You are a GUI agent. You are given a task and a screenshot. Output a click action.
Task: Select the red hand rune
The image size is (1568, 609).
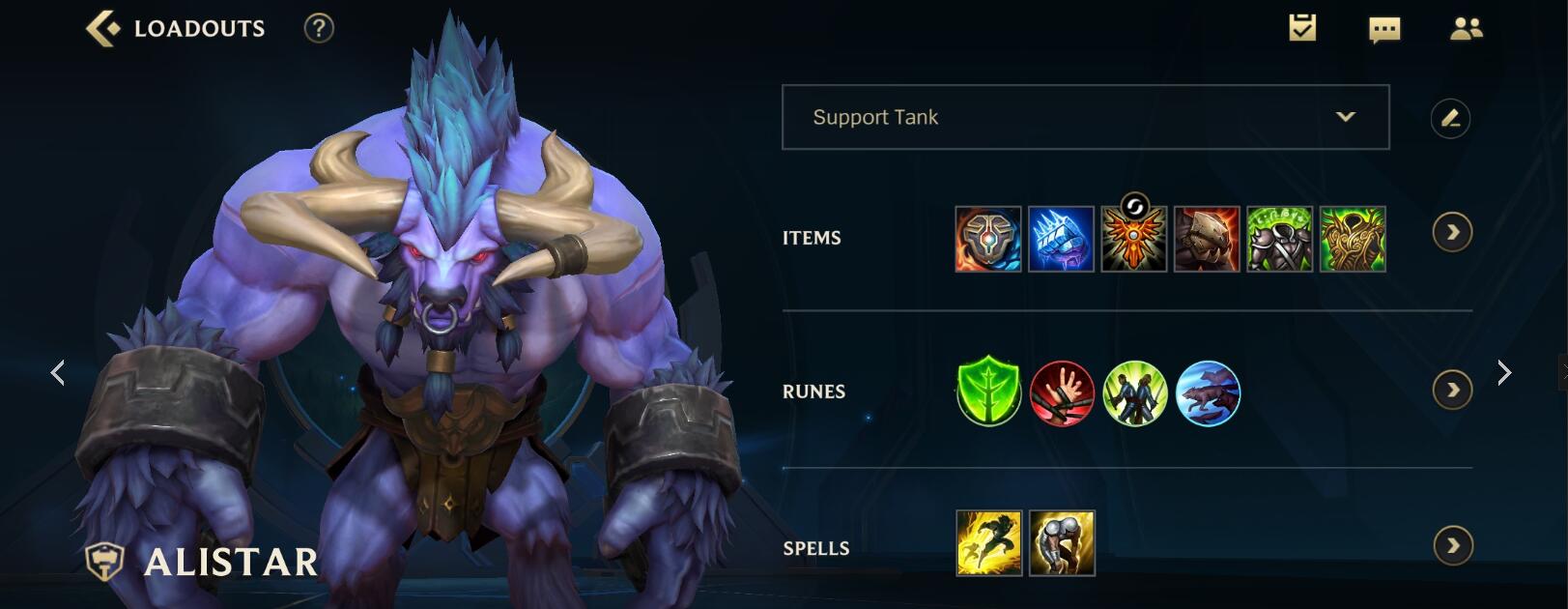[x=1062, y=393]
